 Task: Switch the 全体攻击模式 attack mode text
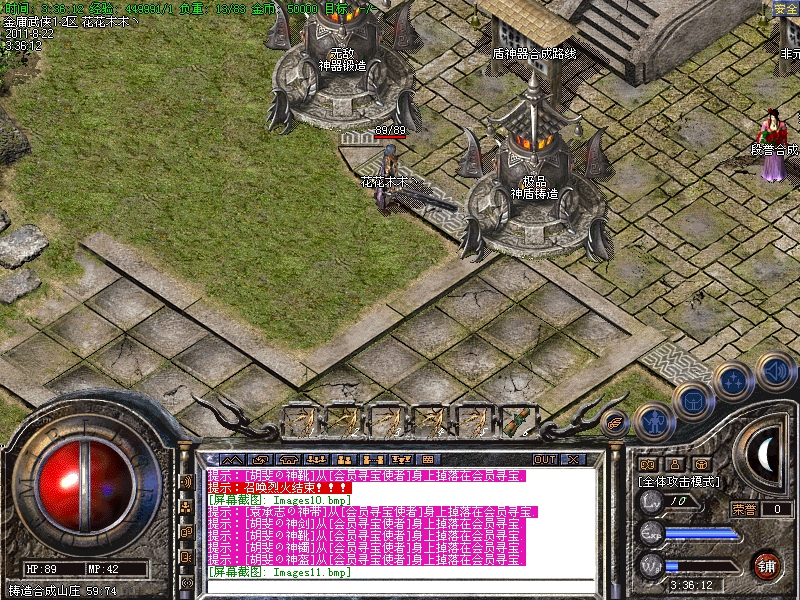tap(680, 481)
